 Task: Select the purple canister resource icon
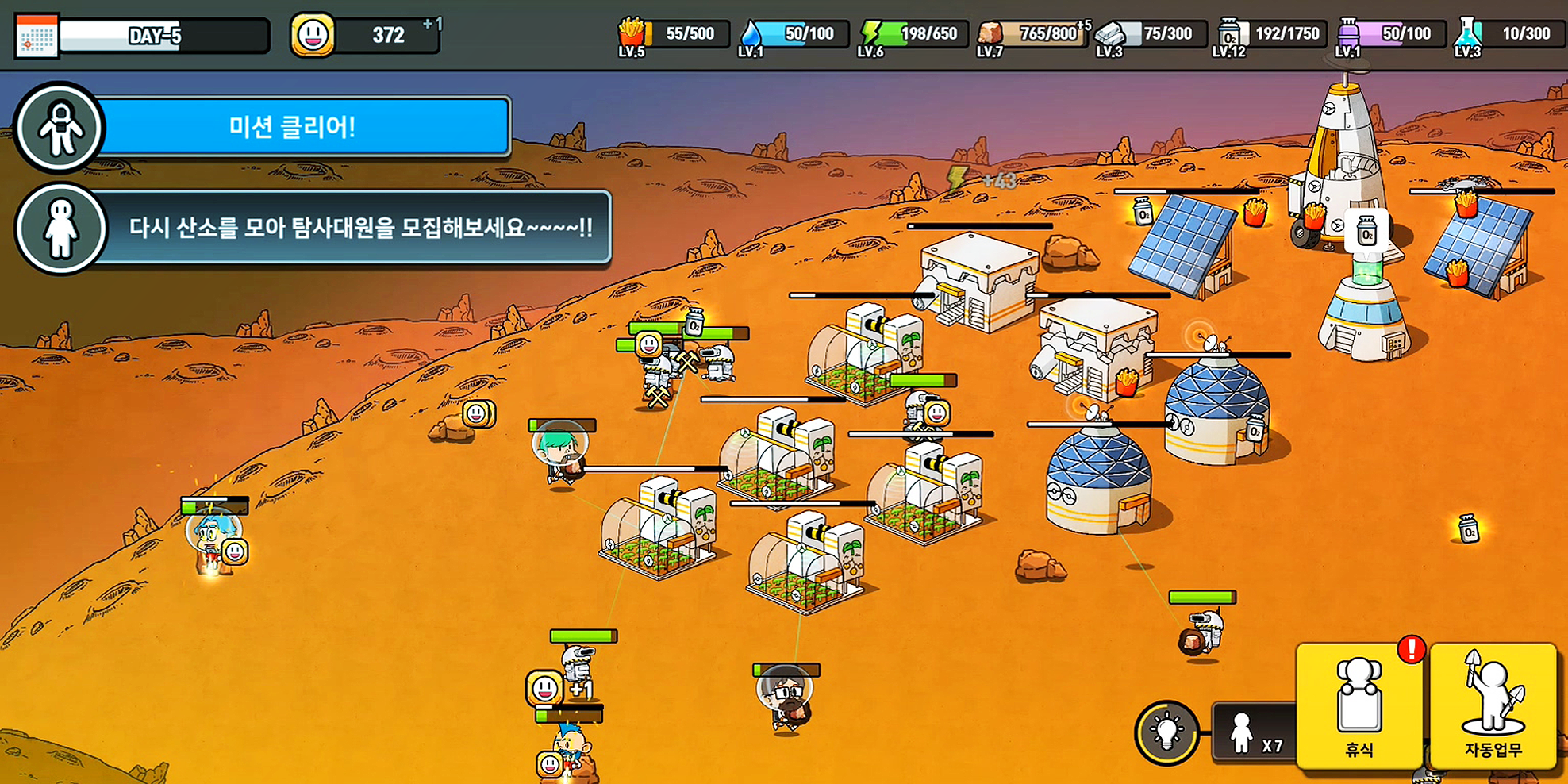1349,33
